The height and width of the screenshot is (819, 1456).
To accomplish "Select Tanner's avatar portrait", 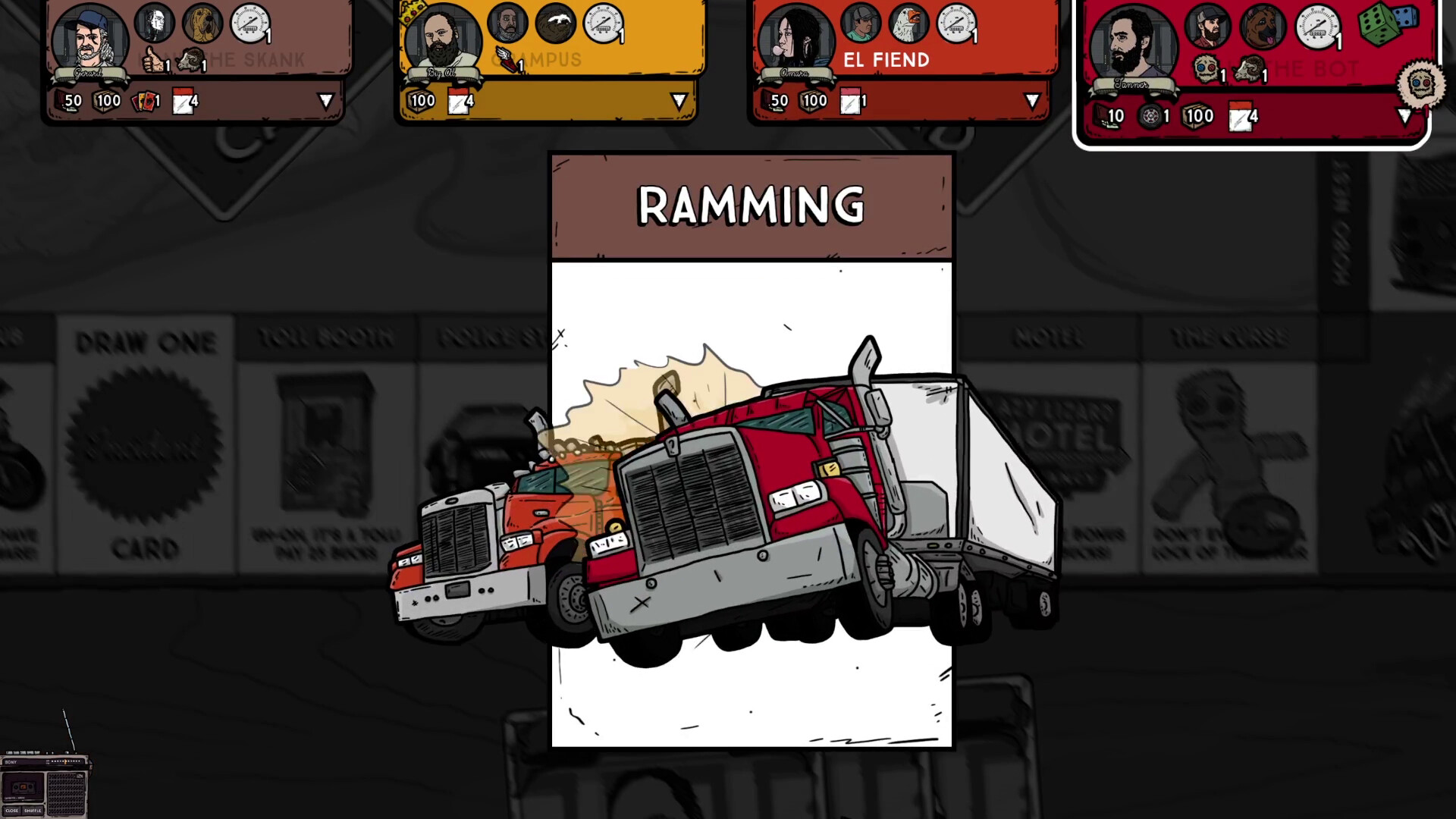I will (1131, 42).
